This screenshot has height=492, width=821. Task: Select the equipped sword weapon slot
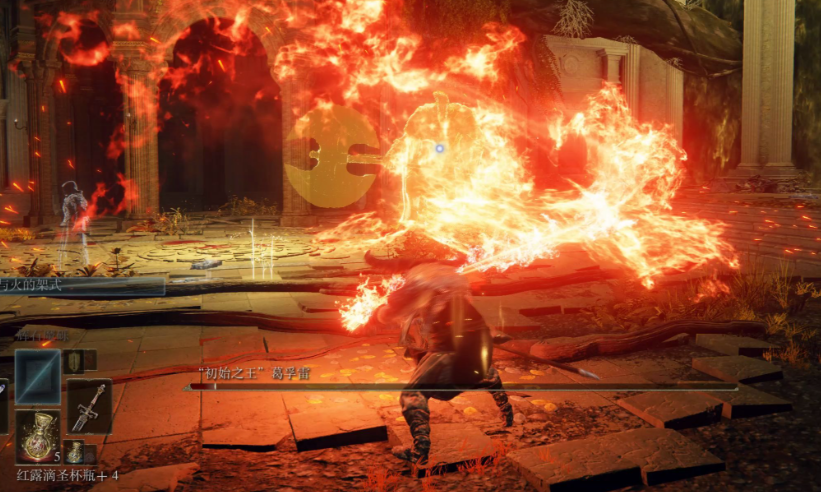coord(89,405)
